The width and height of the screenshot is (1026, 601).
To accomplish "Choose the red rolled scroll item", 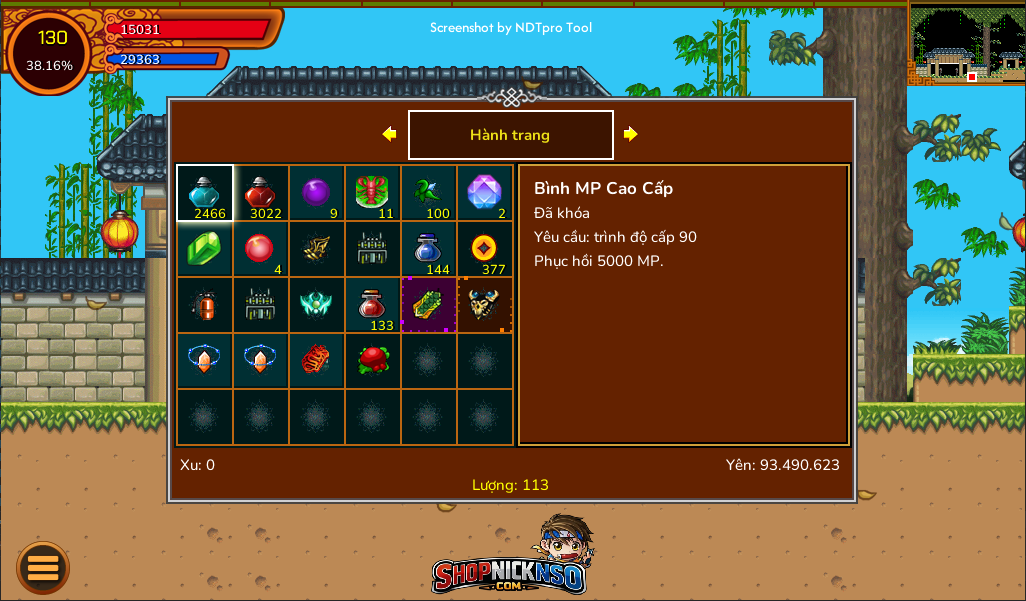I will click(317, 361).
